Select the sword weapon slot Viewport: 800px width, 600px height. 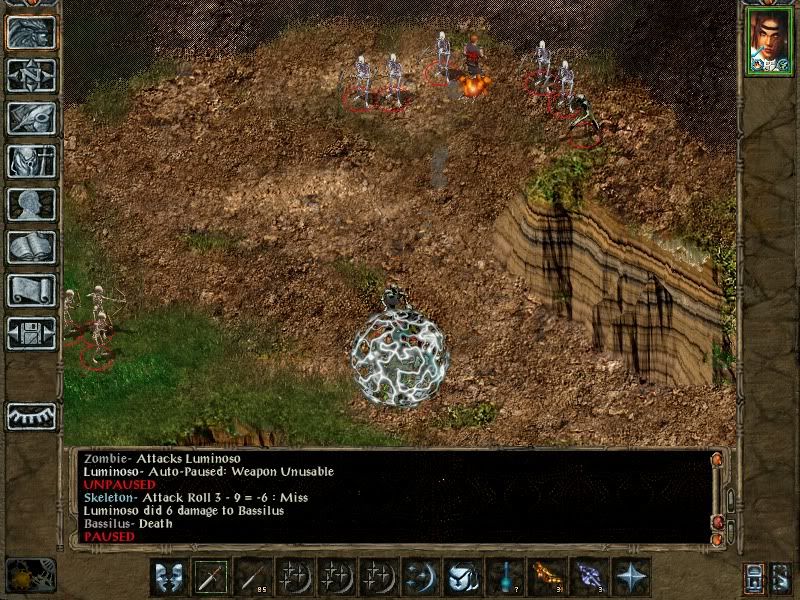[x=211, y=577]
